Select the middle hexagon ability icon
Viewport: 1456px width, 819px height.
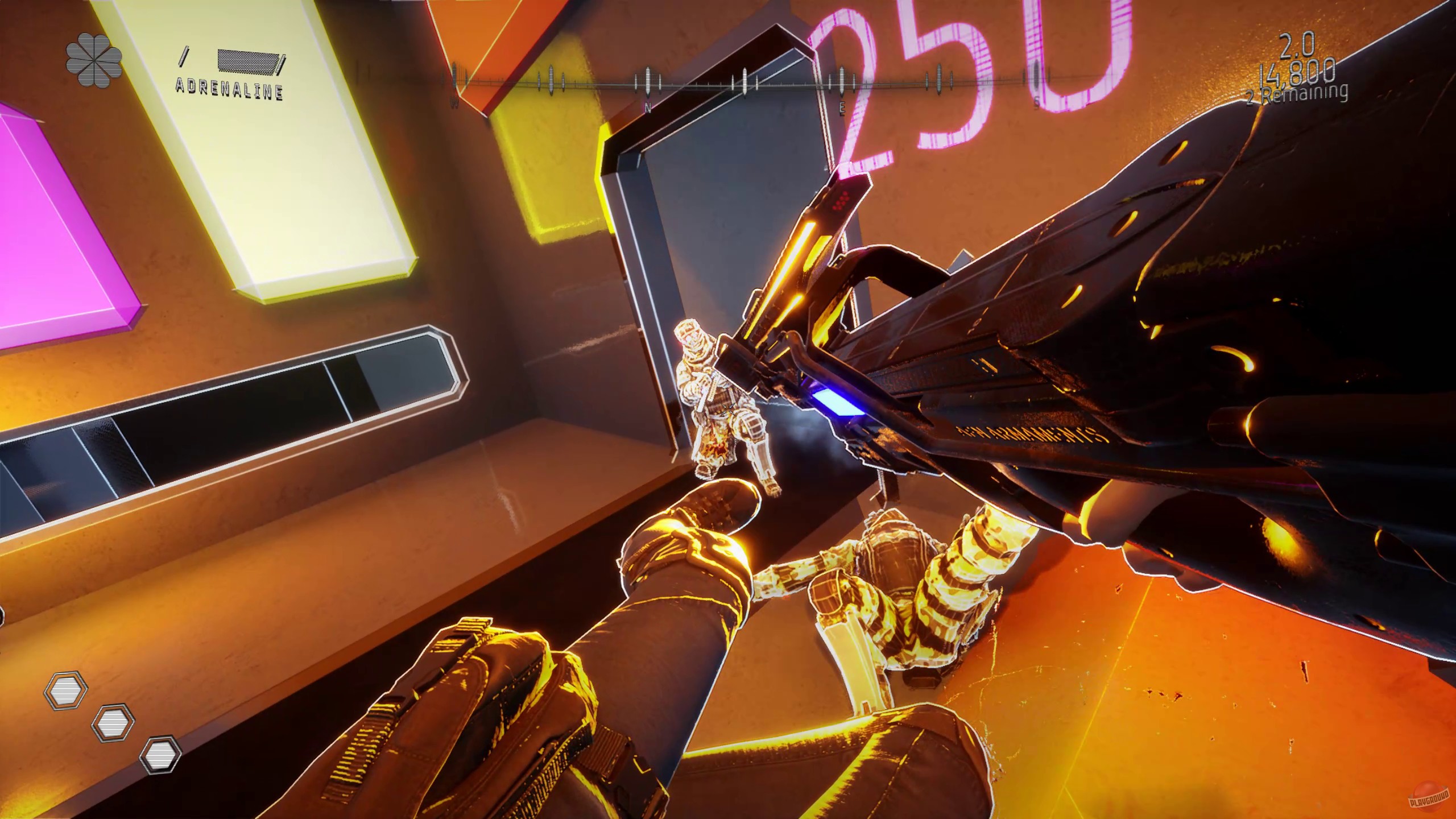tap(114, 722)
